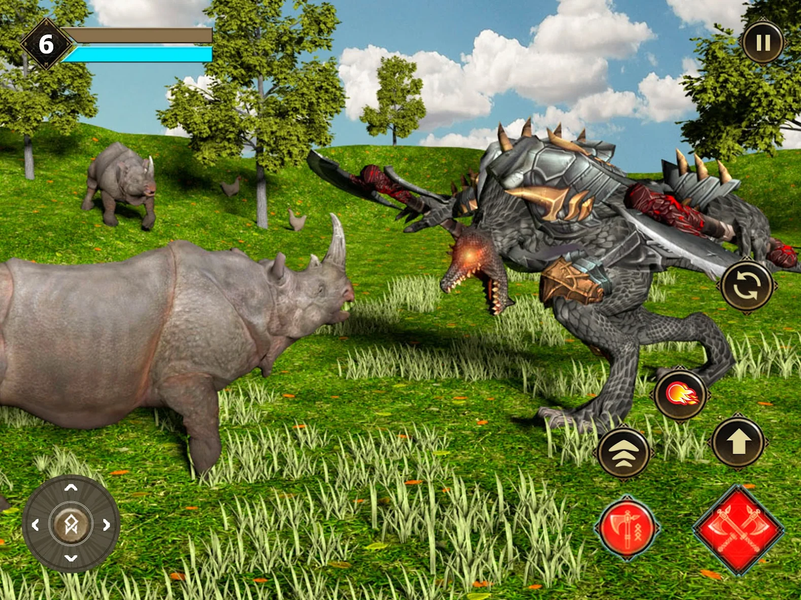Click the virtual movement joystick
This screenshot has width=801, height=600.
(71, 524)
